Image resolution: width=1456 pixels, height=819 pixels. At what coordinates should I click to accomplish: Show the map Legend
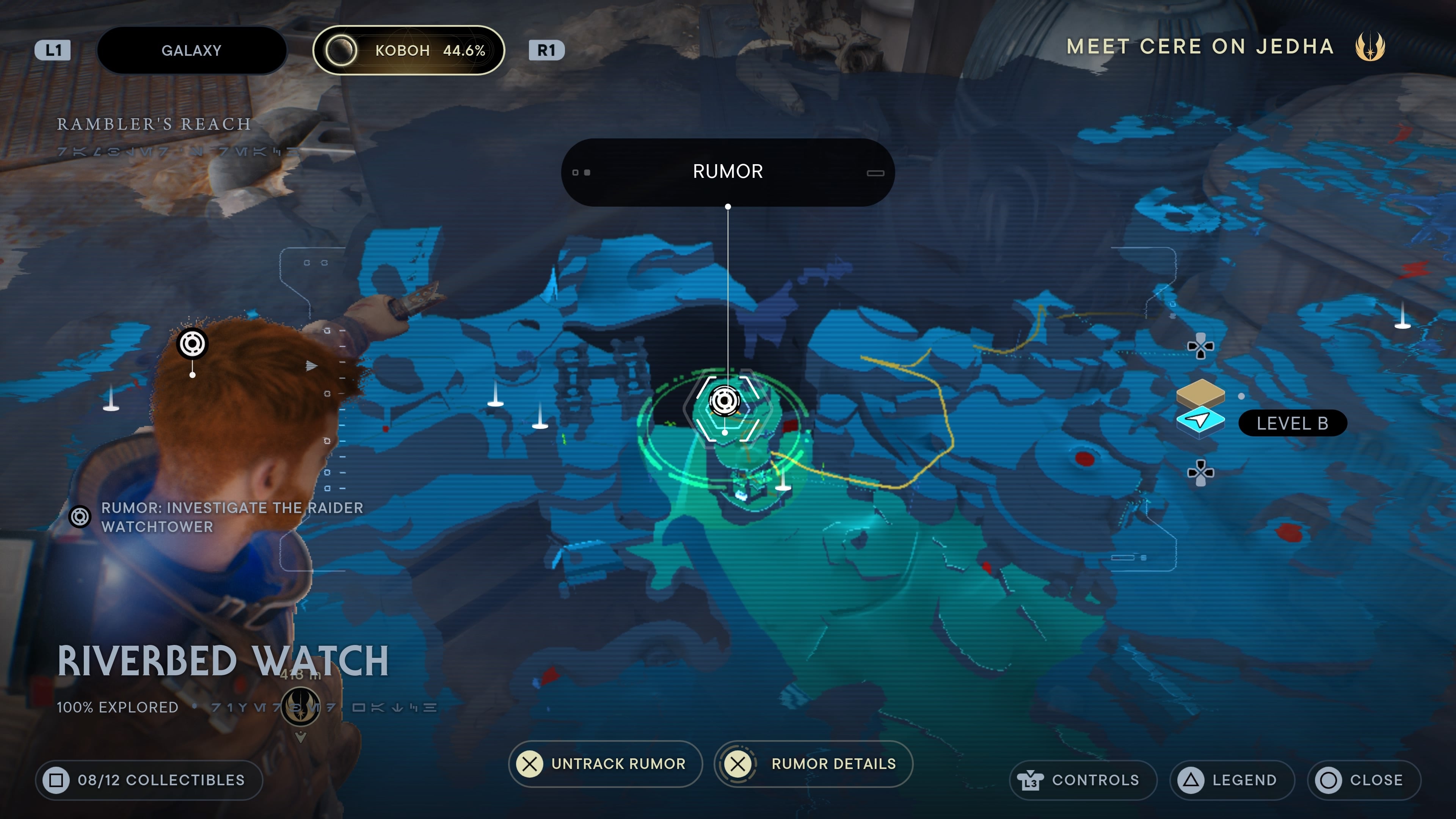pyautogui.click(x=1232, y=780)
